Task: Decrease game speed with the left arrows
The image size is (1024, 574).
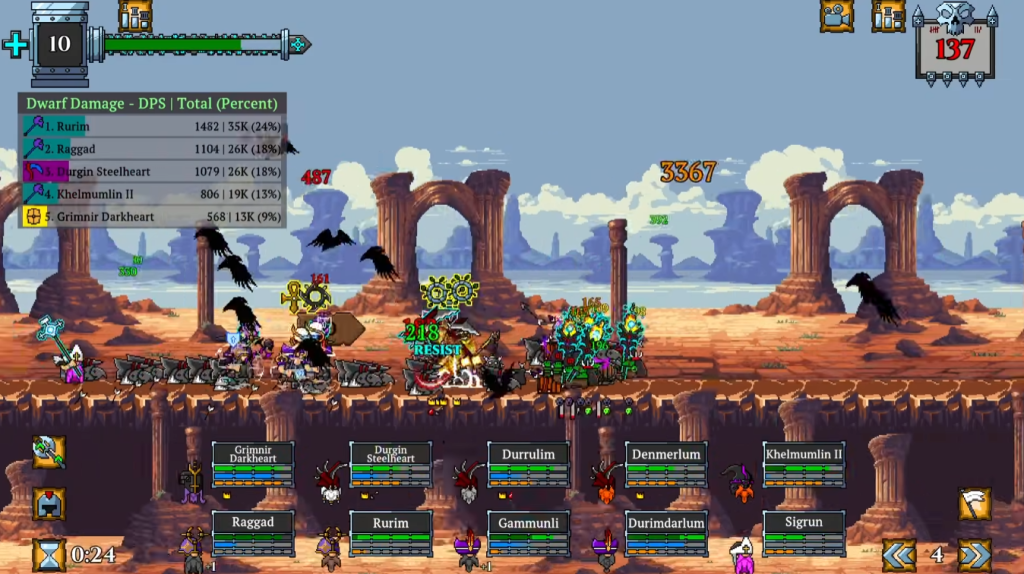Action: [899, 555]
